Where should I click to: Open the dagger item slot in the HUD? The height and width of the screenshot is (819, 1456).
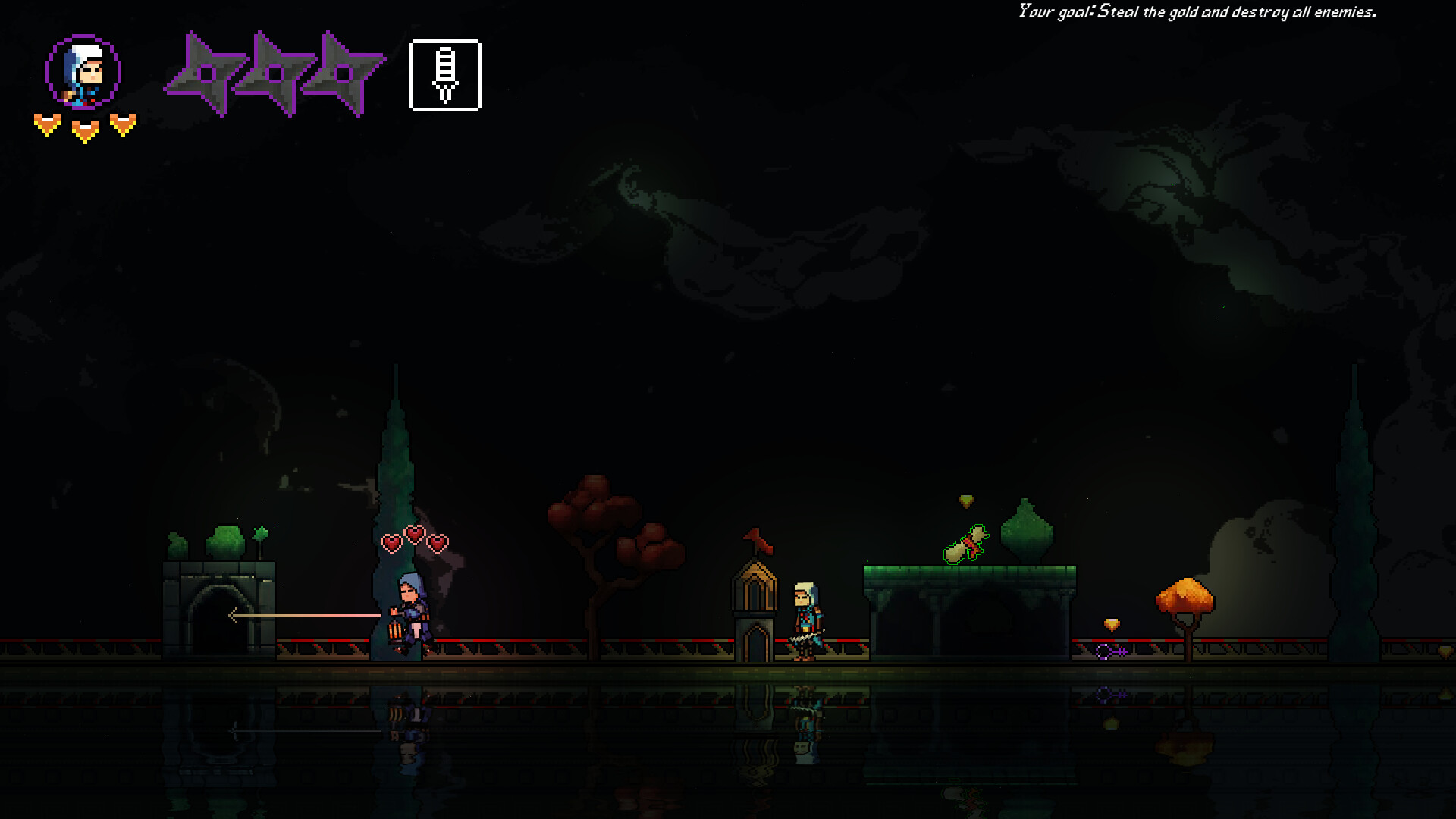click(445, 74)
